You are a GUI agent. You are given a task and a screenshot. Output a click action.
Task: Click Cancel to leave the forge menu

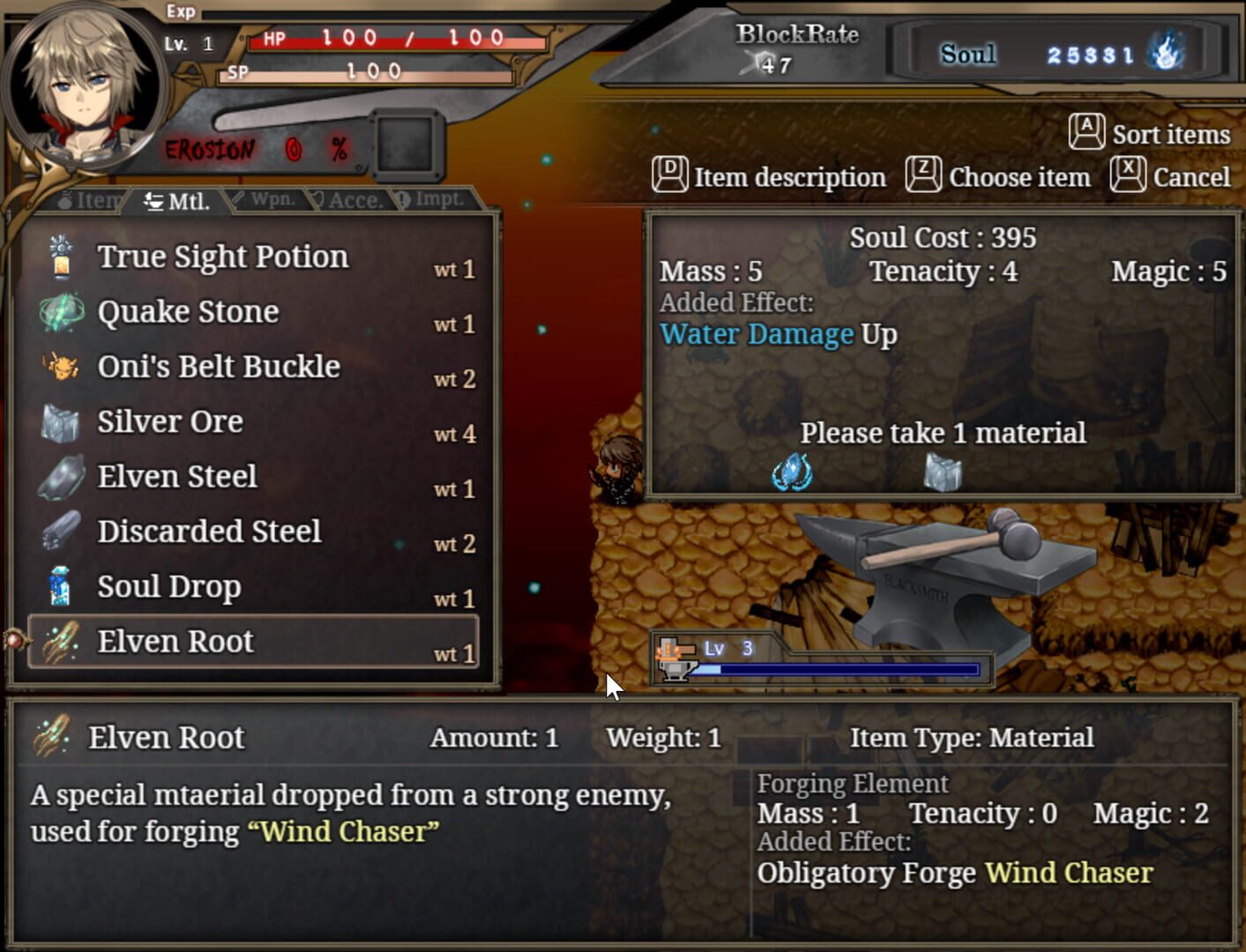click(x=1192, y=176)
